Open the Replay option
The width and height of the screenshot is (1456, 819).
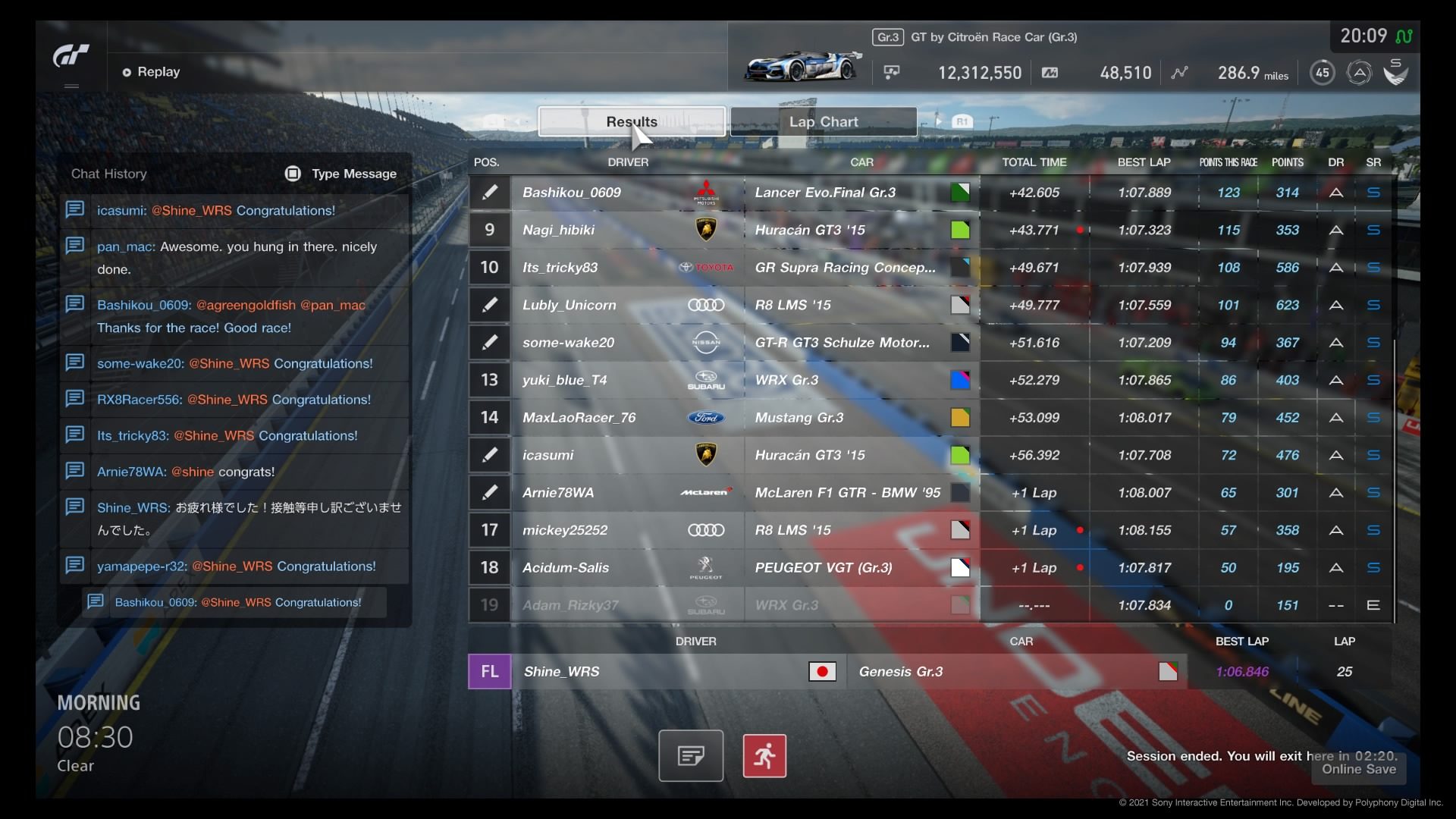[x=152, y=72]
